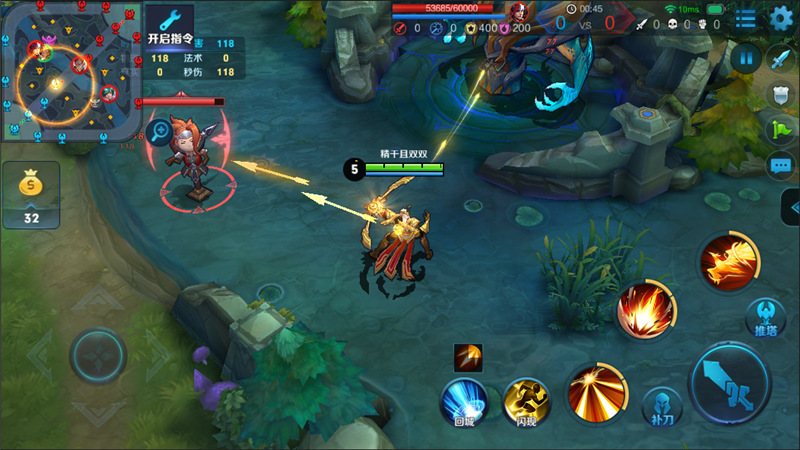The width and height of the screenshot is (800, 450).
Task: Activate the 回城 recall ability
Action: [465, 401]
